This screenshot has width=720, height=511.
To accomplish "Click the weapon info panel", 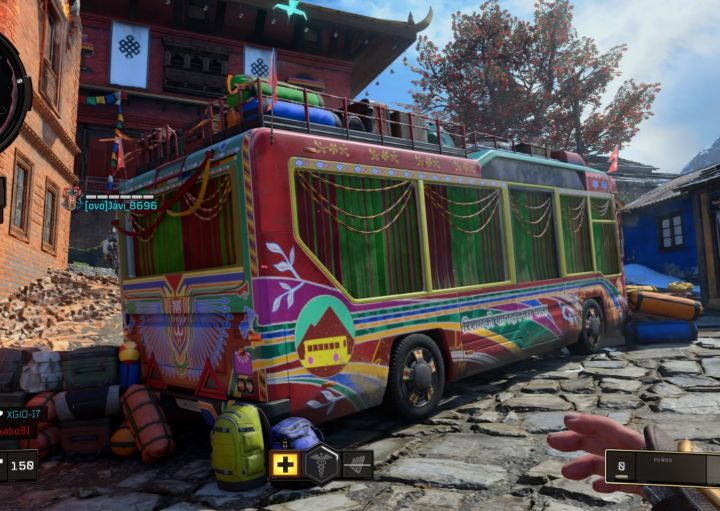I will [x=662, y=467].
